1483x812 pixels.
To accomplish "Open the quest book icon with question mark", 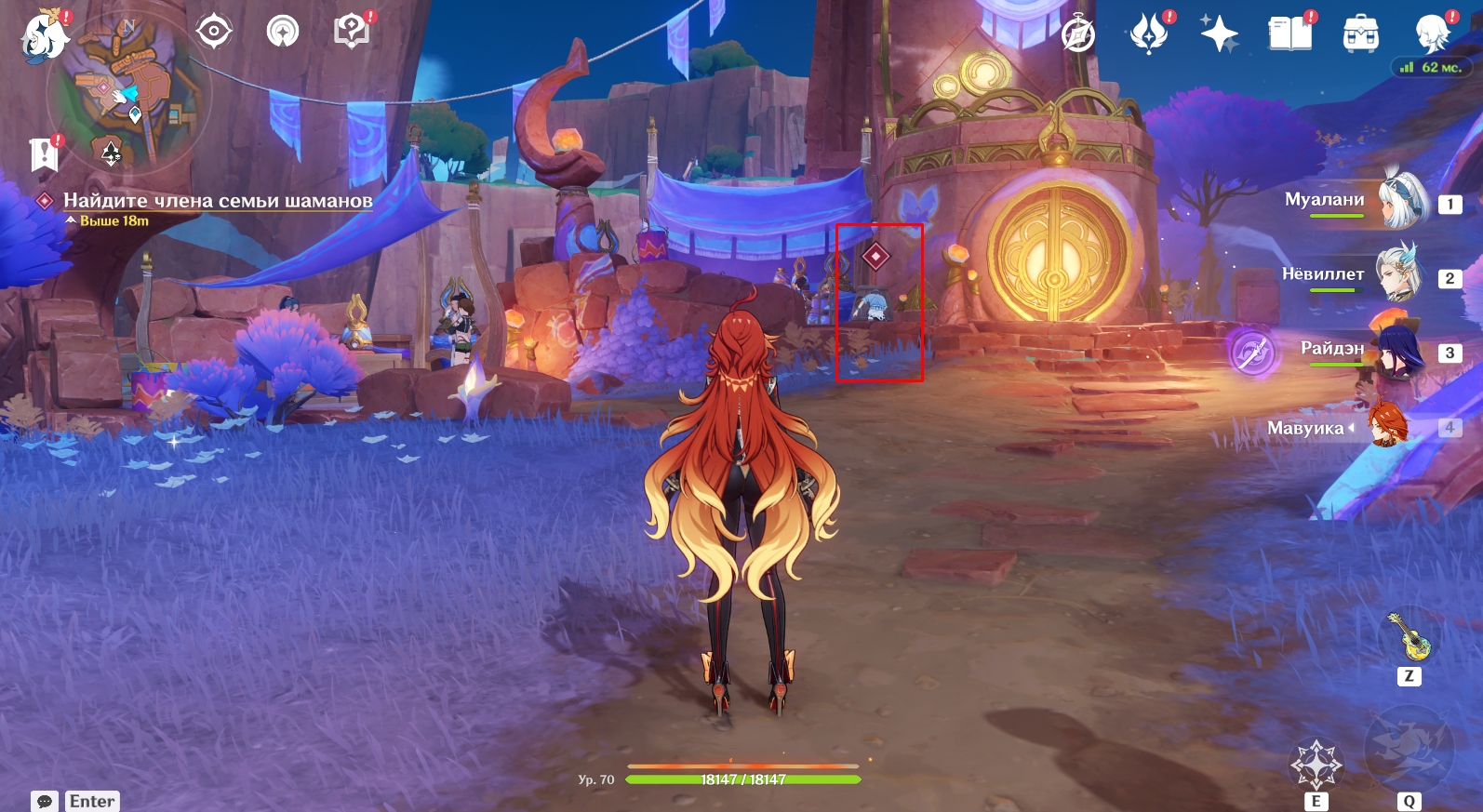I will click(x=352, y=32).
